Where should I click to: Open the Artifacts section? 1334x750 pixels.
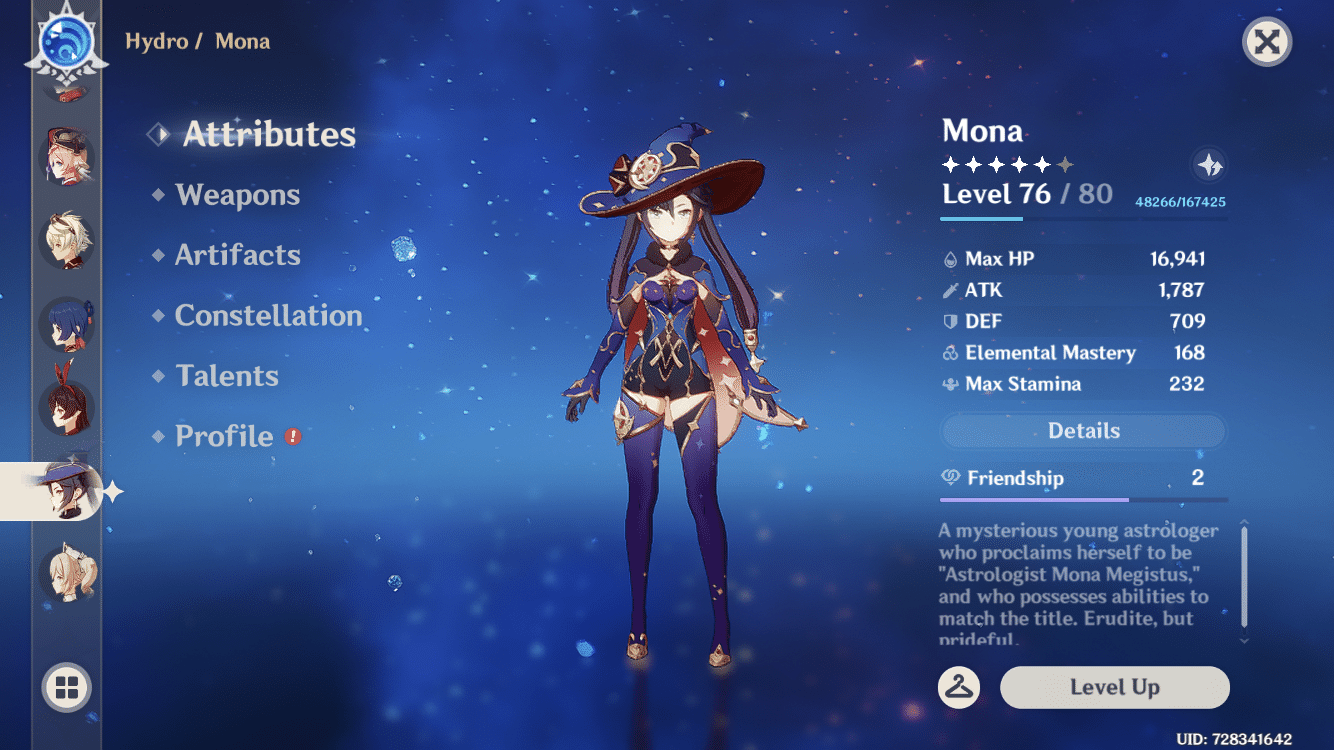(x=239, y=255)
